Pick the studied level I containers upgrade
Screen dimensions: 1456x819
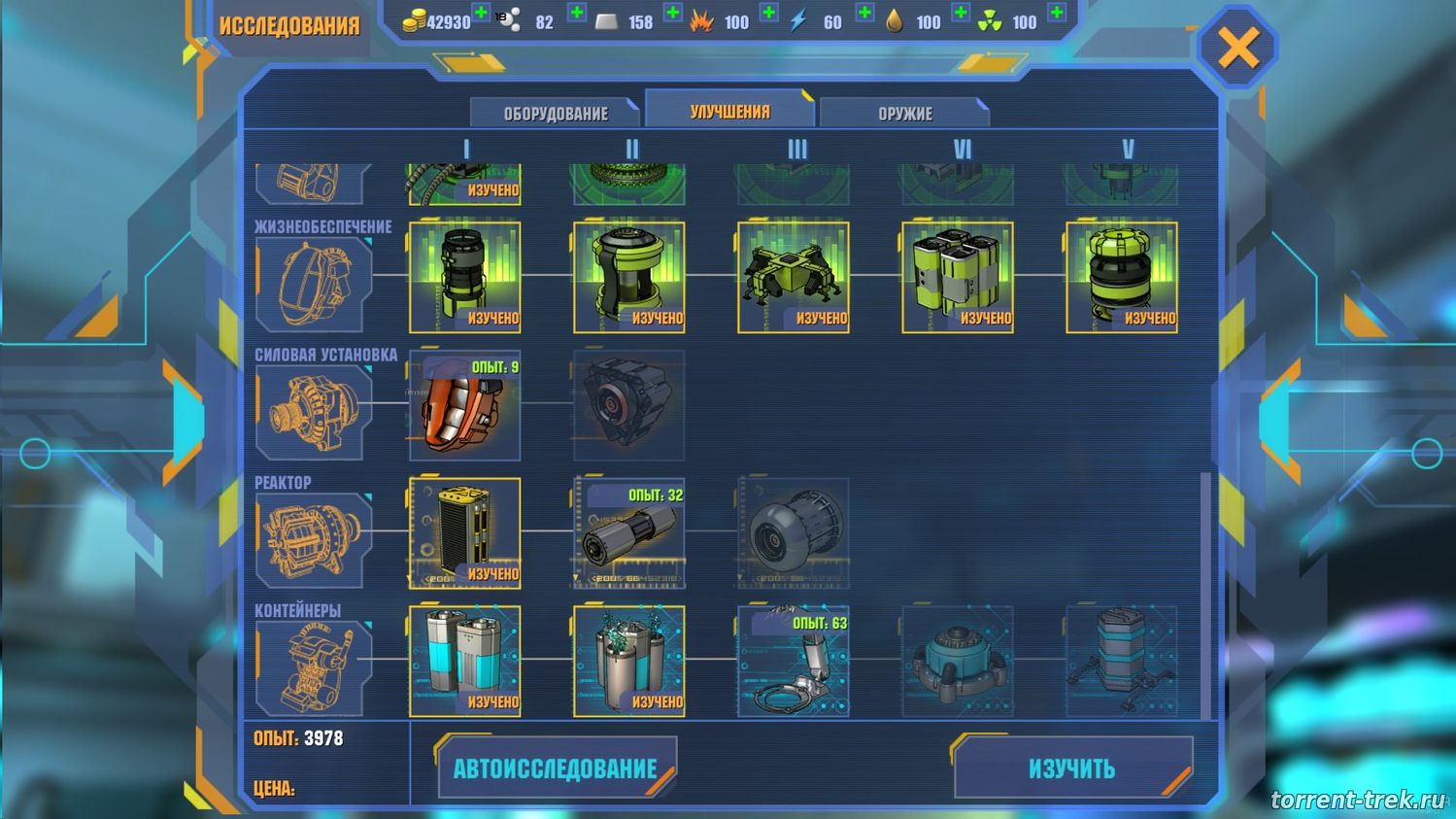click(464, 661)
